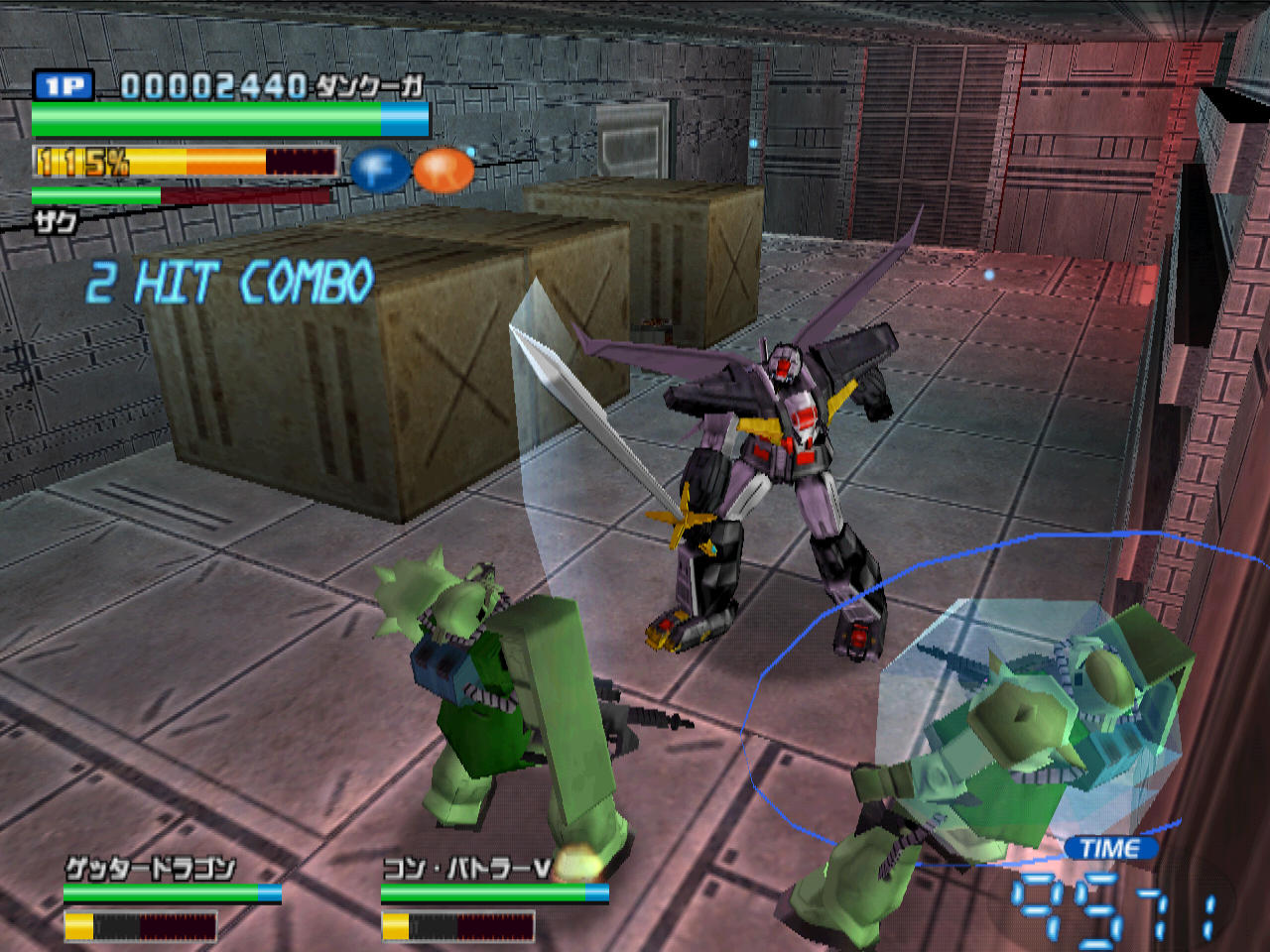
Task: Click the orange R orb icon
Action: [x=444, y=170]
